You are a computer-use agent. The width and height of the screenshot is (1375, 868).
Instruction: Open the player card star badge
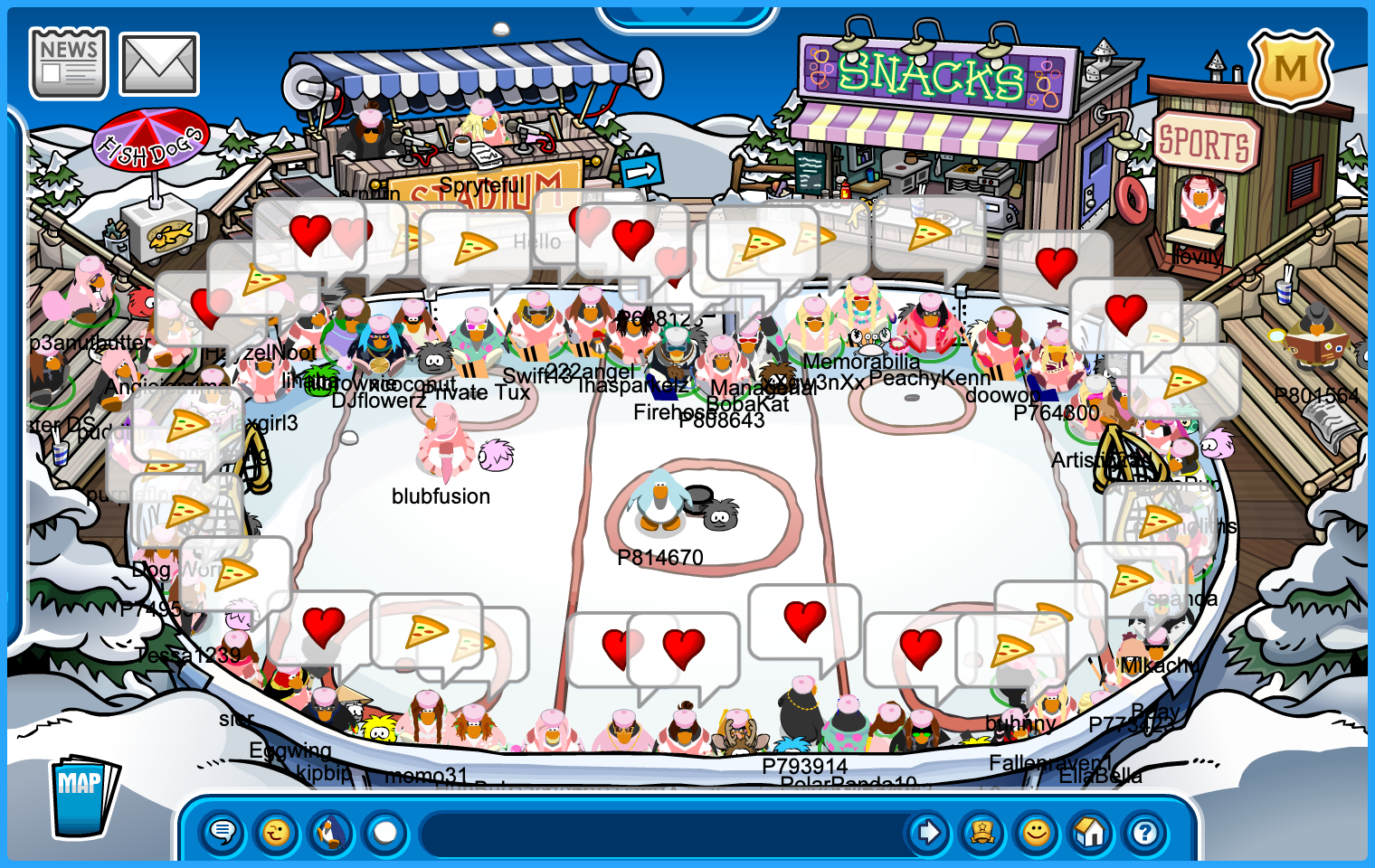(982, 832)
